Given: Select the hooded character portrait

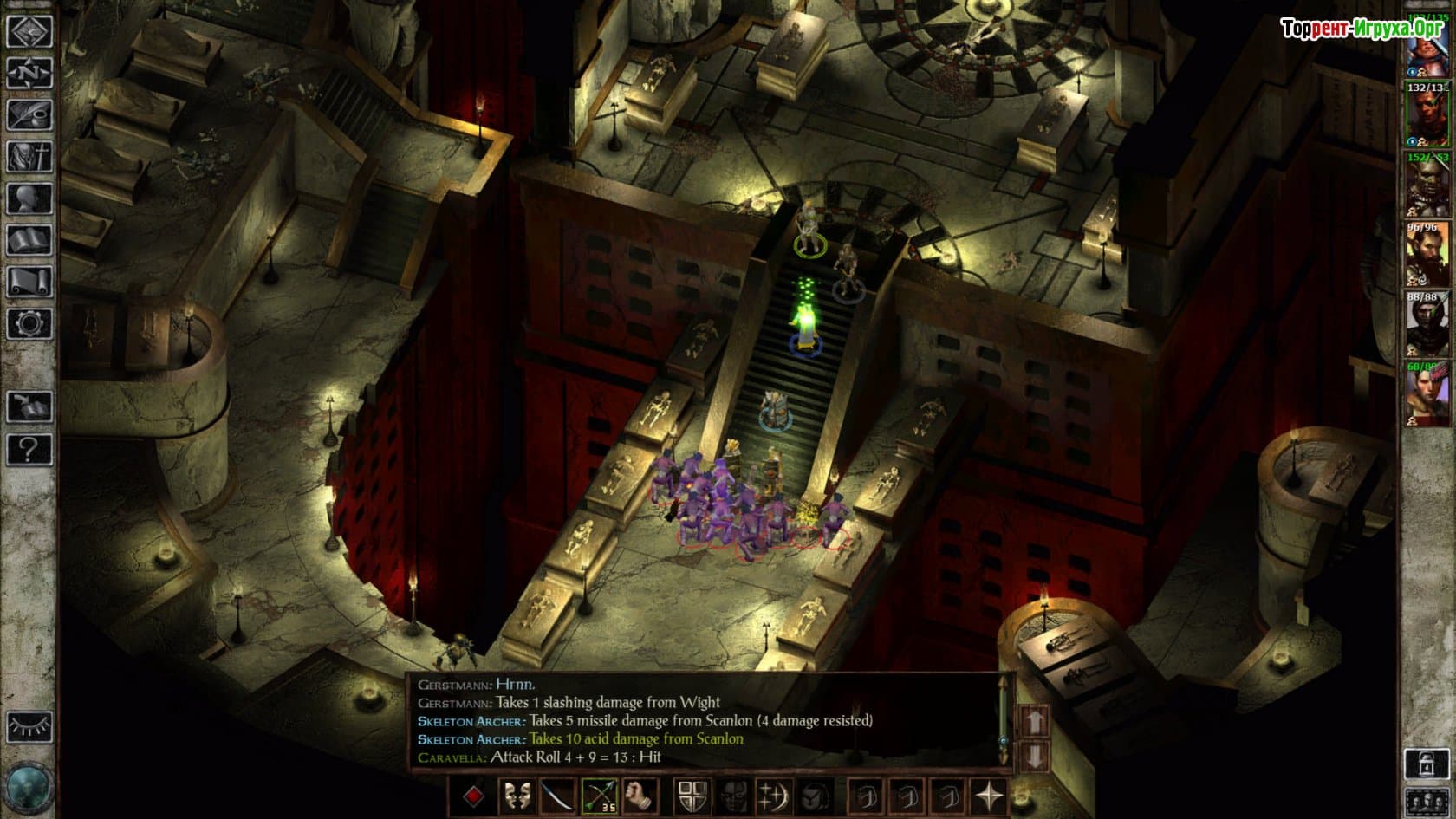Looking at the screenshot, I should click(1427, 324).
